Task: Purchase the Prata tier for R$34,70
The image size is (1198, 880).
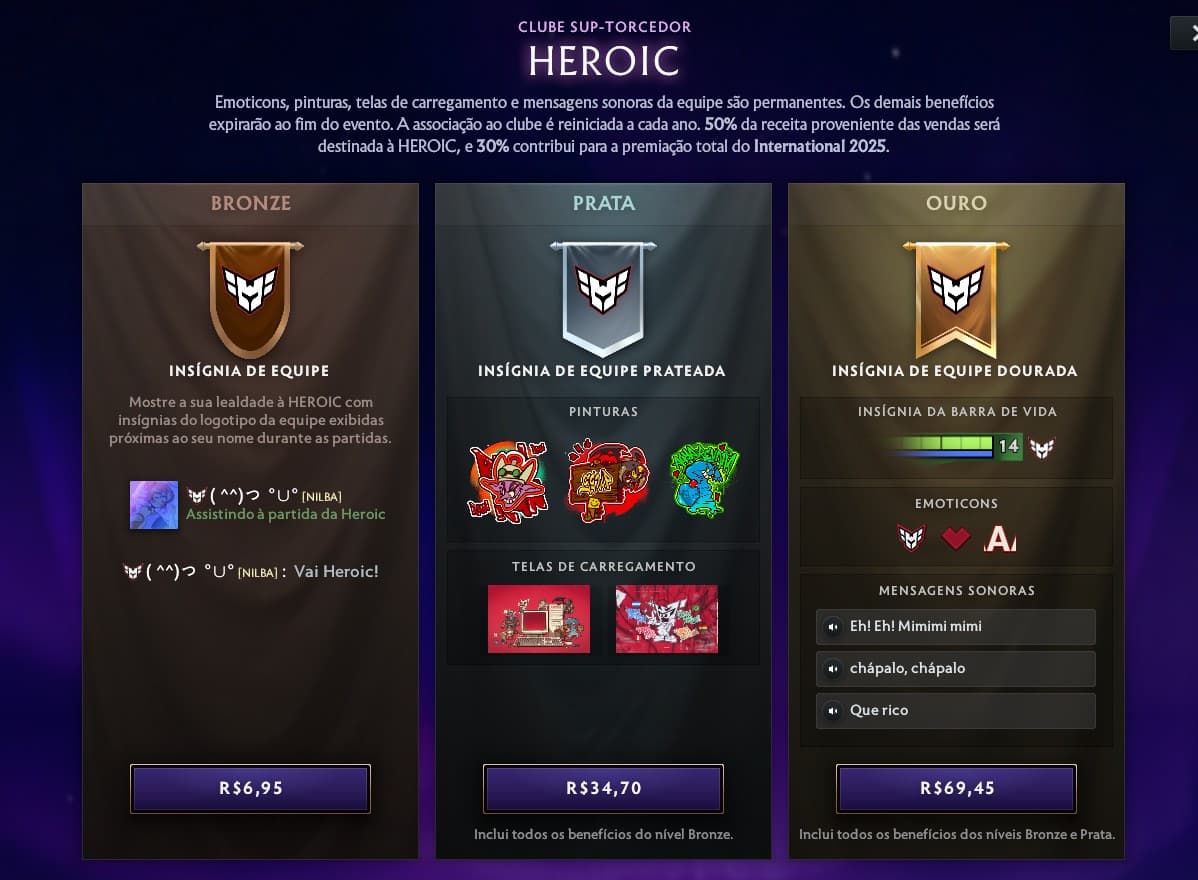Action: (603, 788)
